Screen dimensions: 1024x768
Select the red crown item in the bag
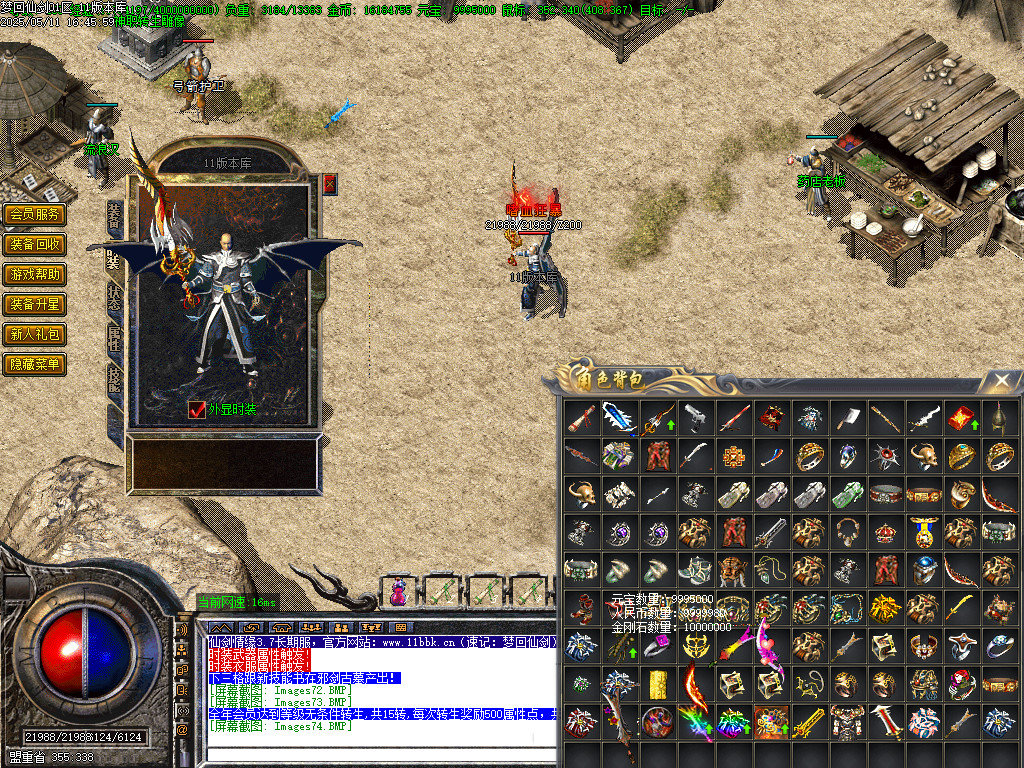coord(886,531)
